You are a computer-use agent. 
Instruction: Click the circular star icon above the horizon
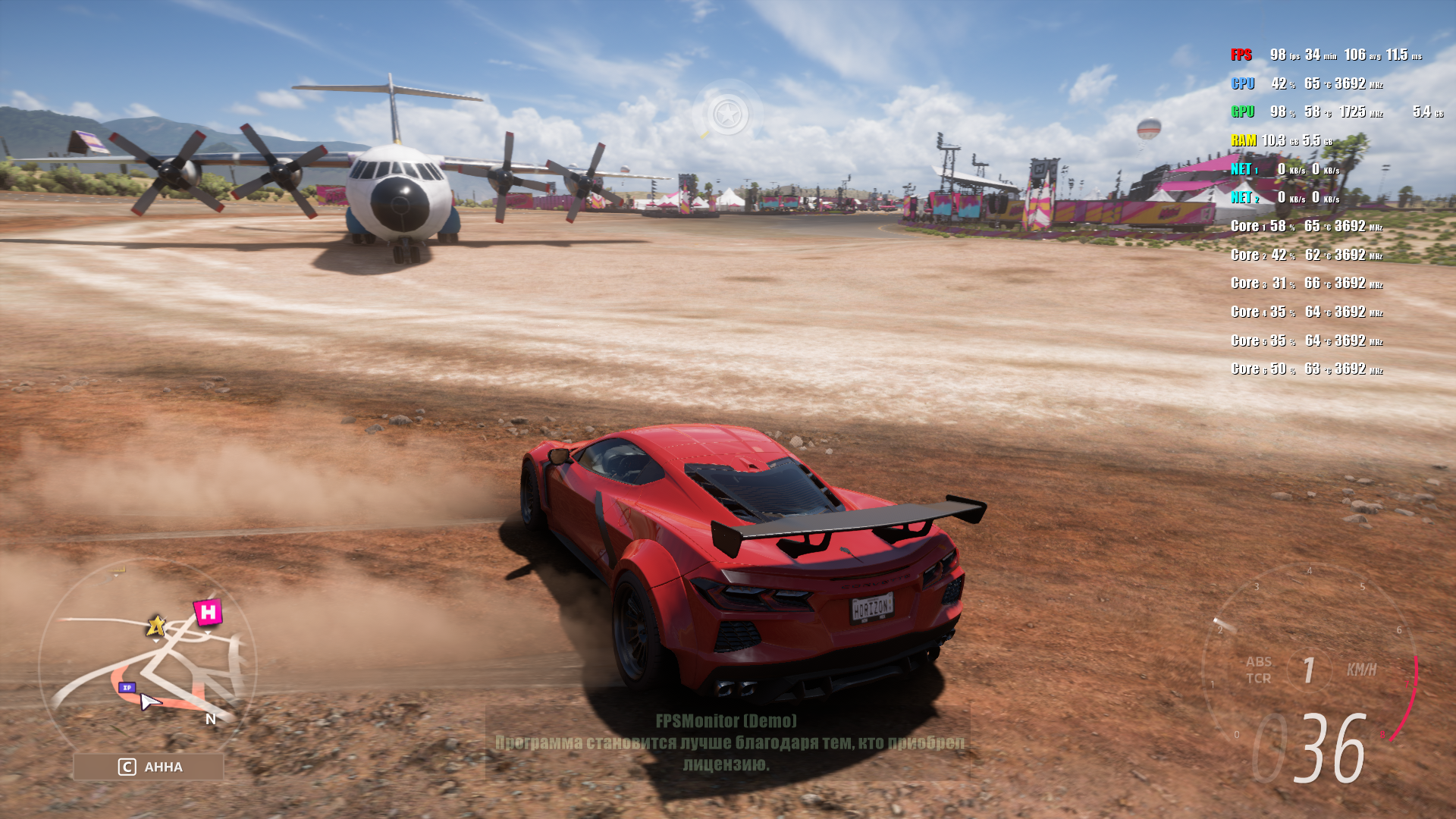(x=728, y=115)
